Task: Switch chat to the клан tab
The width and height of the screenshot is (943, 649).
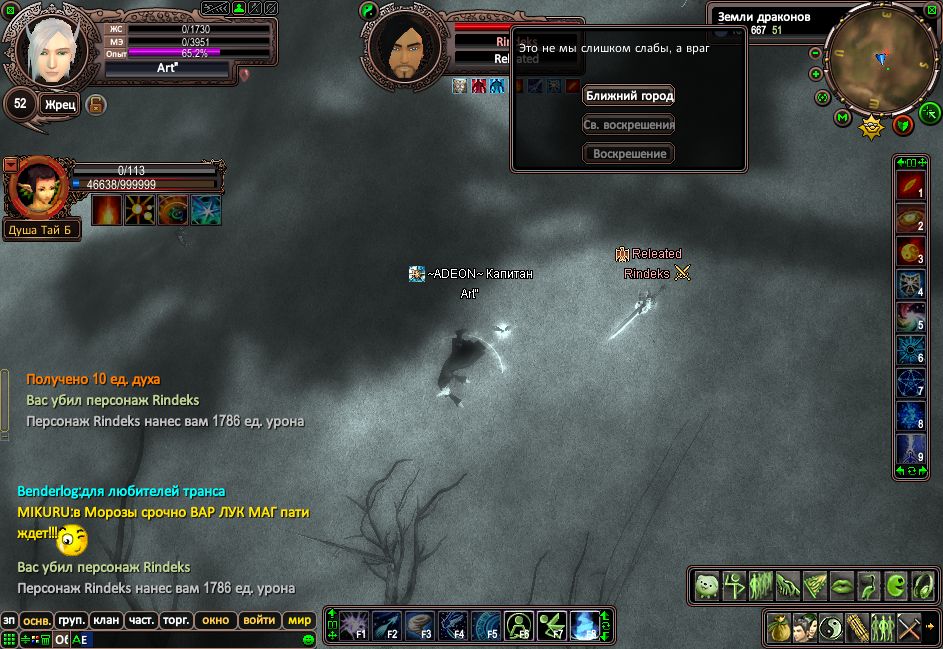Action: tap(106, 620)
